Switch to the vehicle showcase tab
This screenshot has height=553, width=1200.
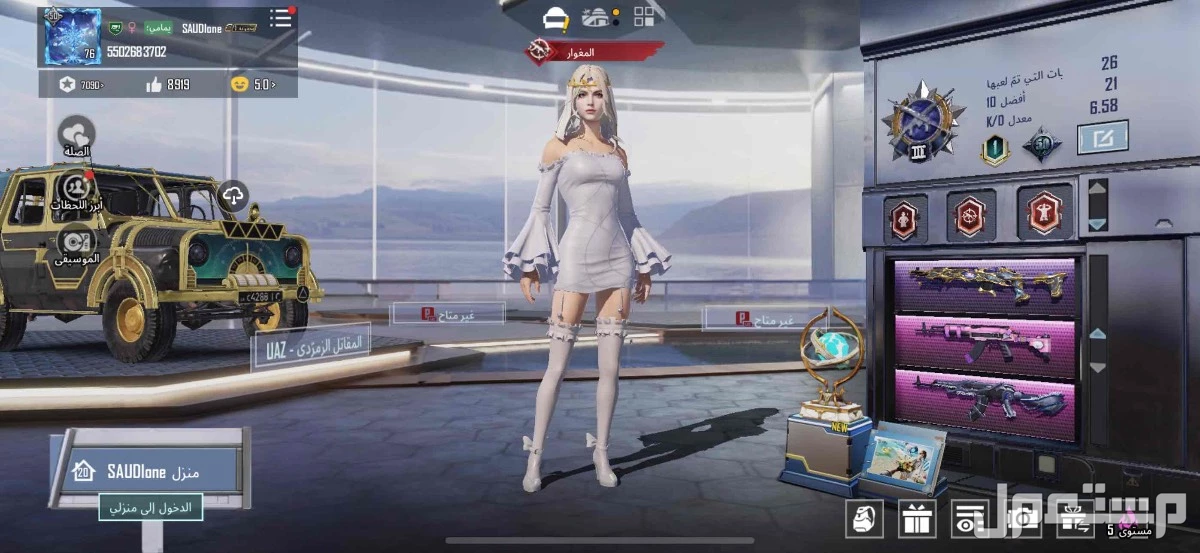(x=555, y=17)
